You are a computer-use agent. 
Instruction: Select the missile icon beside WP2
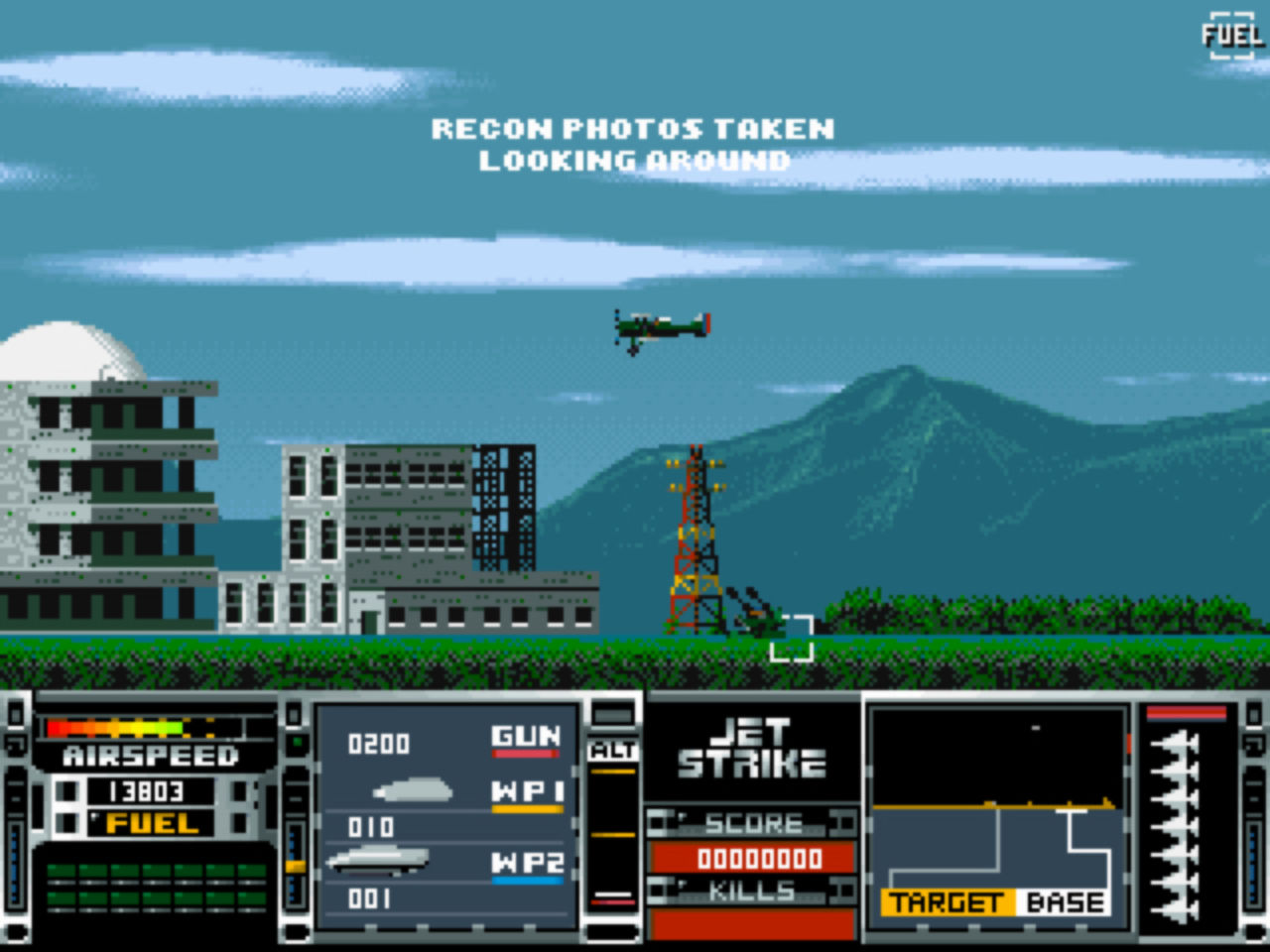click(377, 859)
